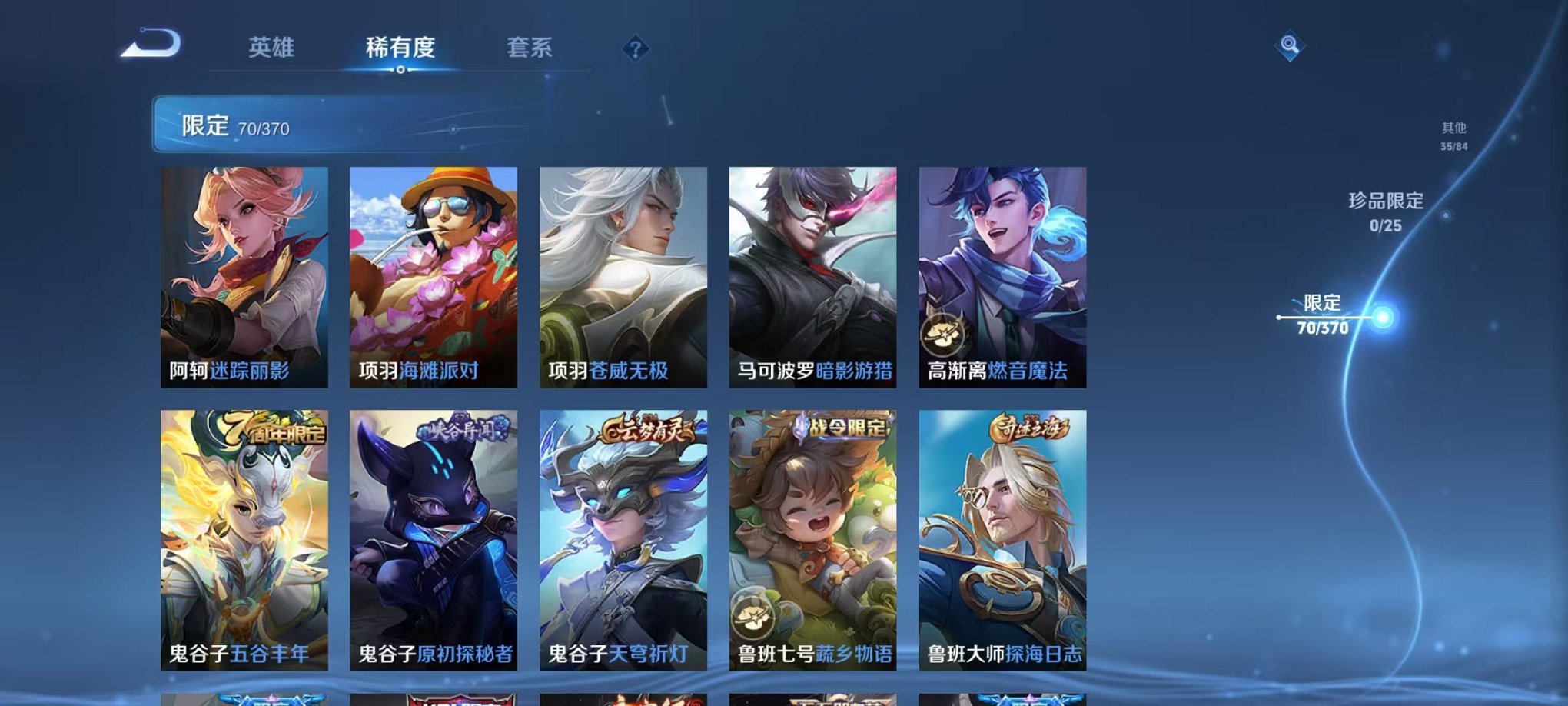The width and height of the screenshot is (1568, 706).
Task: Click the 限定 70/370 header banner
Action: coord(238,126)
